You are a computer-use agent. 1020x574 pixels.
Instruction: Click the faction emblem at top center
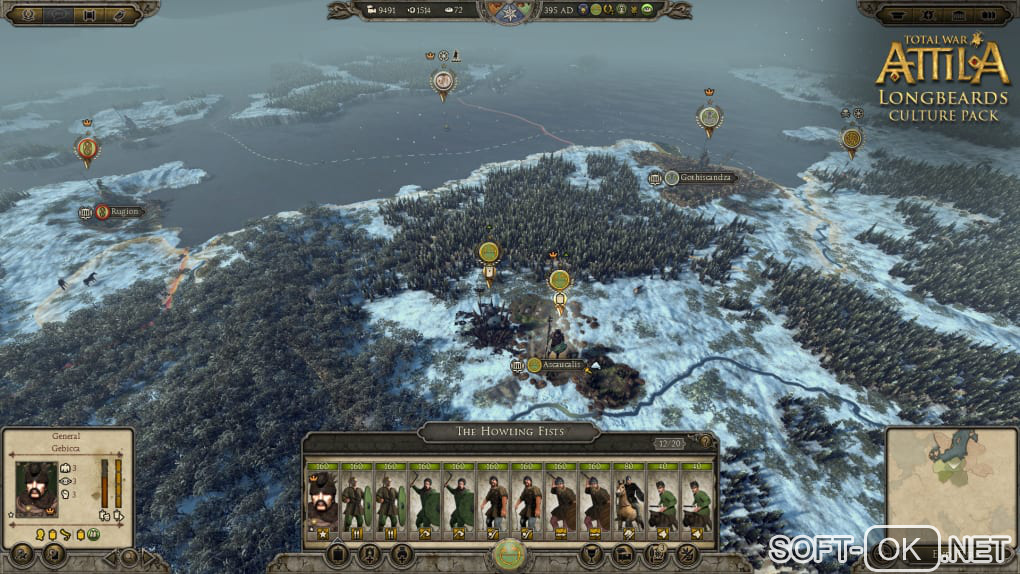pyautogui.click(x=510, y=11)
